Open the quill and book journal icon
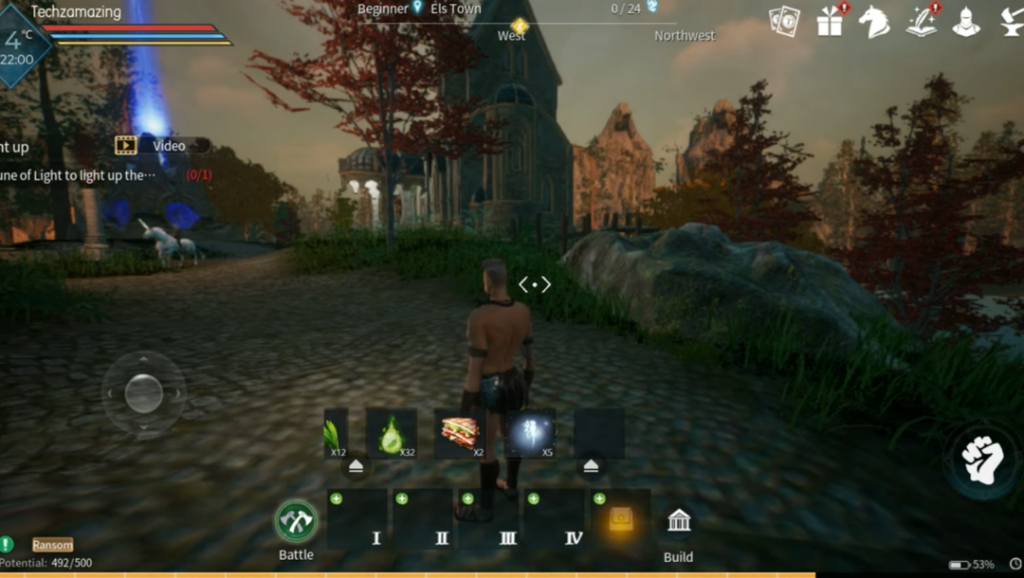The width and height of the screenshot is (1024, 578). coord(921,21)
